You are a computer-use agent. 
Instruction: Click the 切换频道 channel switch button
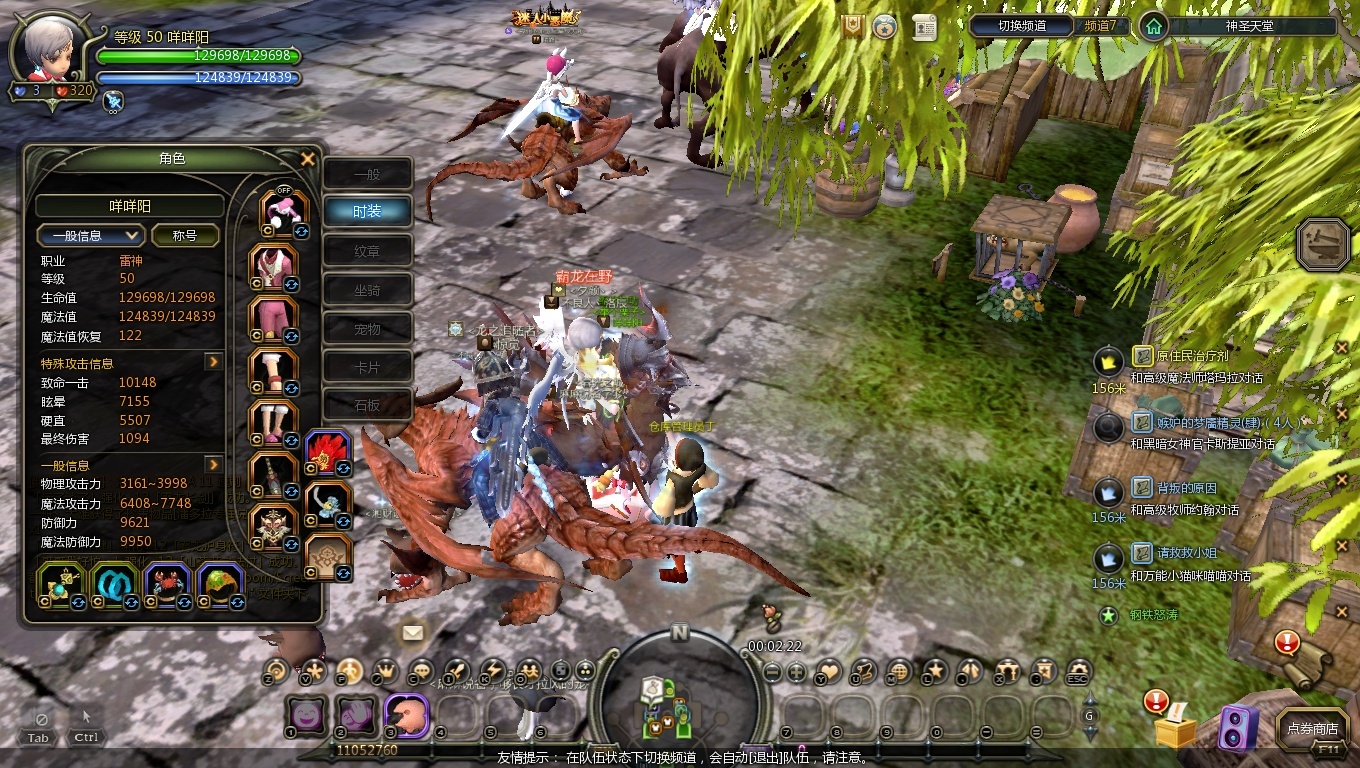pyautogui.click(x=1022, y=26)
